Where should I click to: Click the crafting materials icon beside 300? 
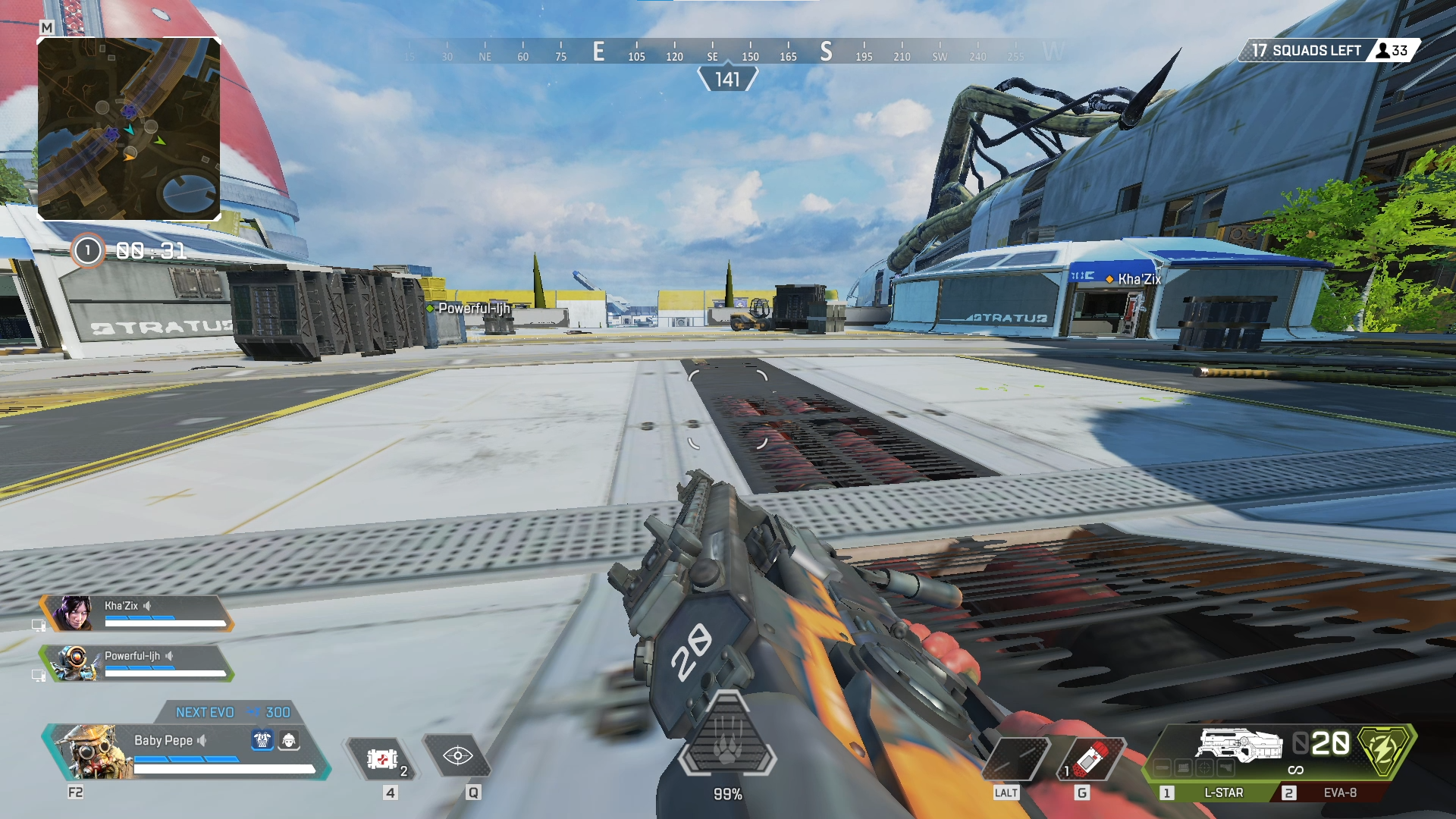[x=253, y=712]
